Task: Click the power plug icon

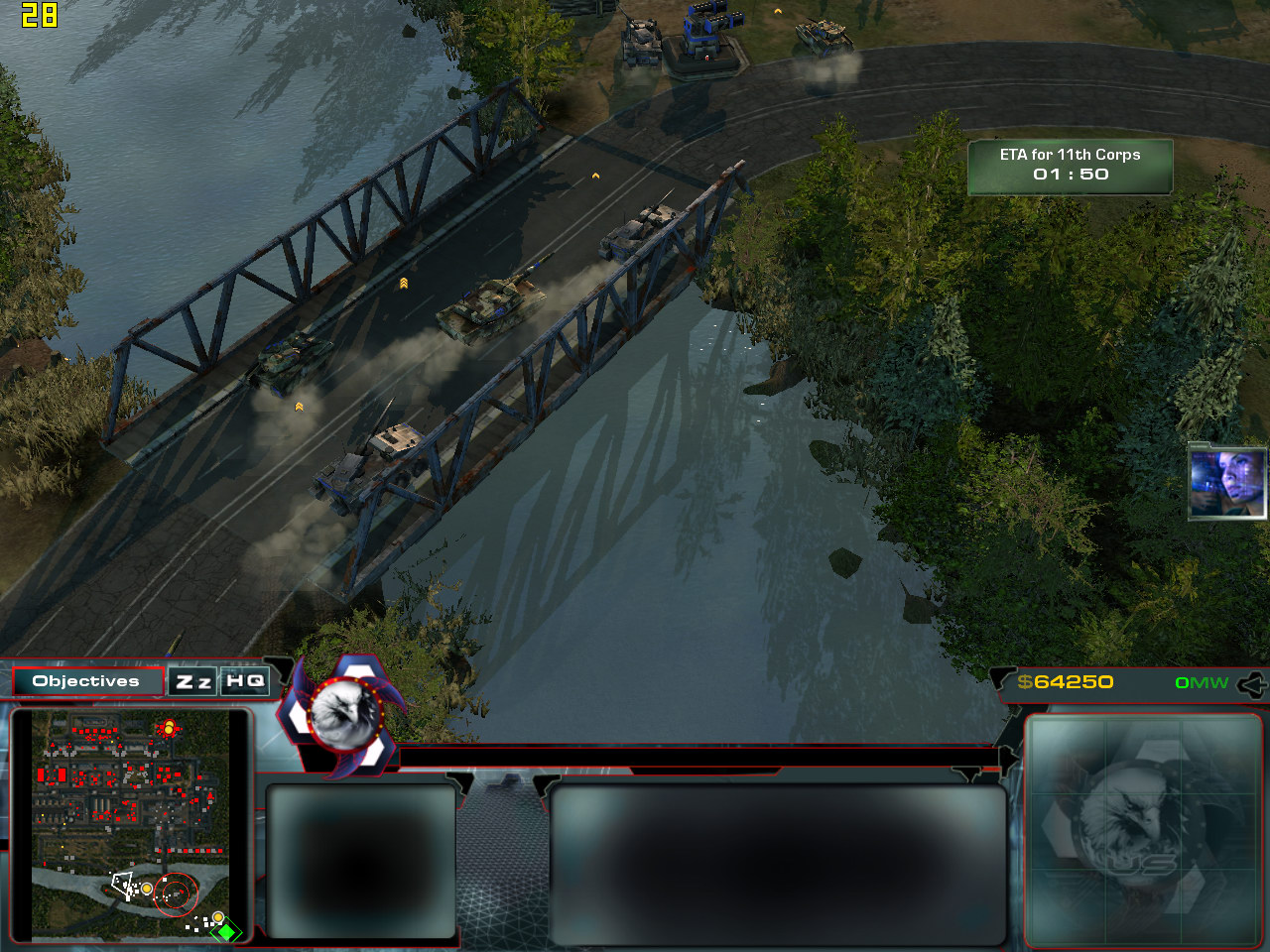Action: point(1252,683)
